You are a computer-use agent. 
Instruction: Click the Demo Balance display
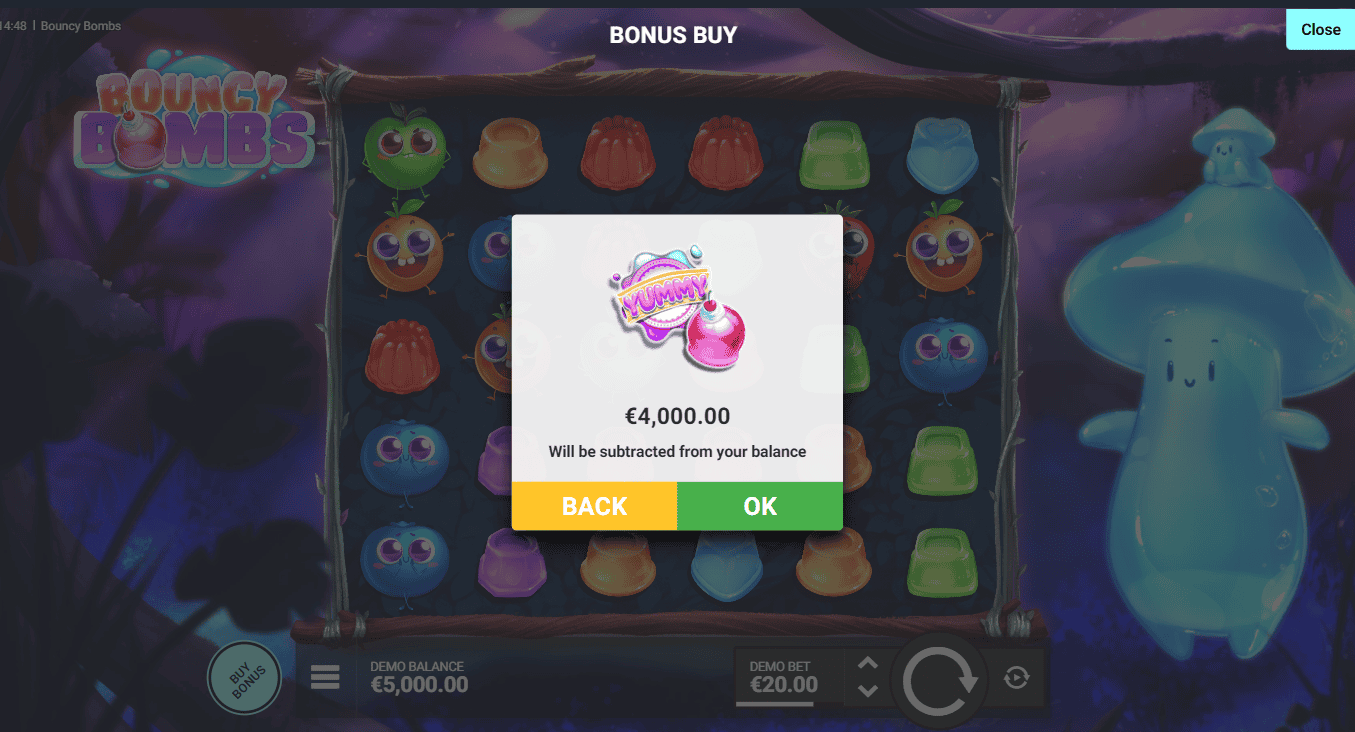tap(419, 676)
